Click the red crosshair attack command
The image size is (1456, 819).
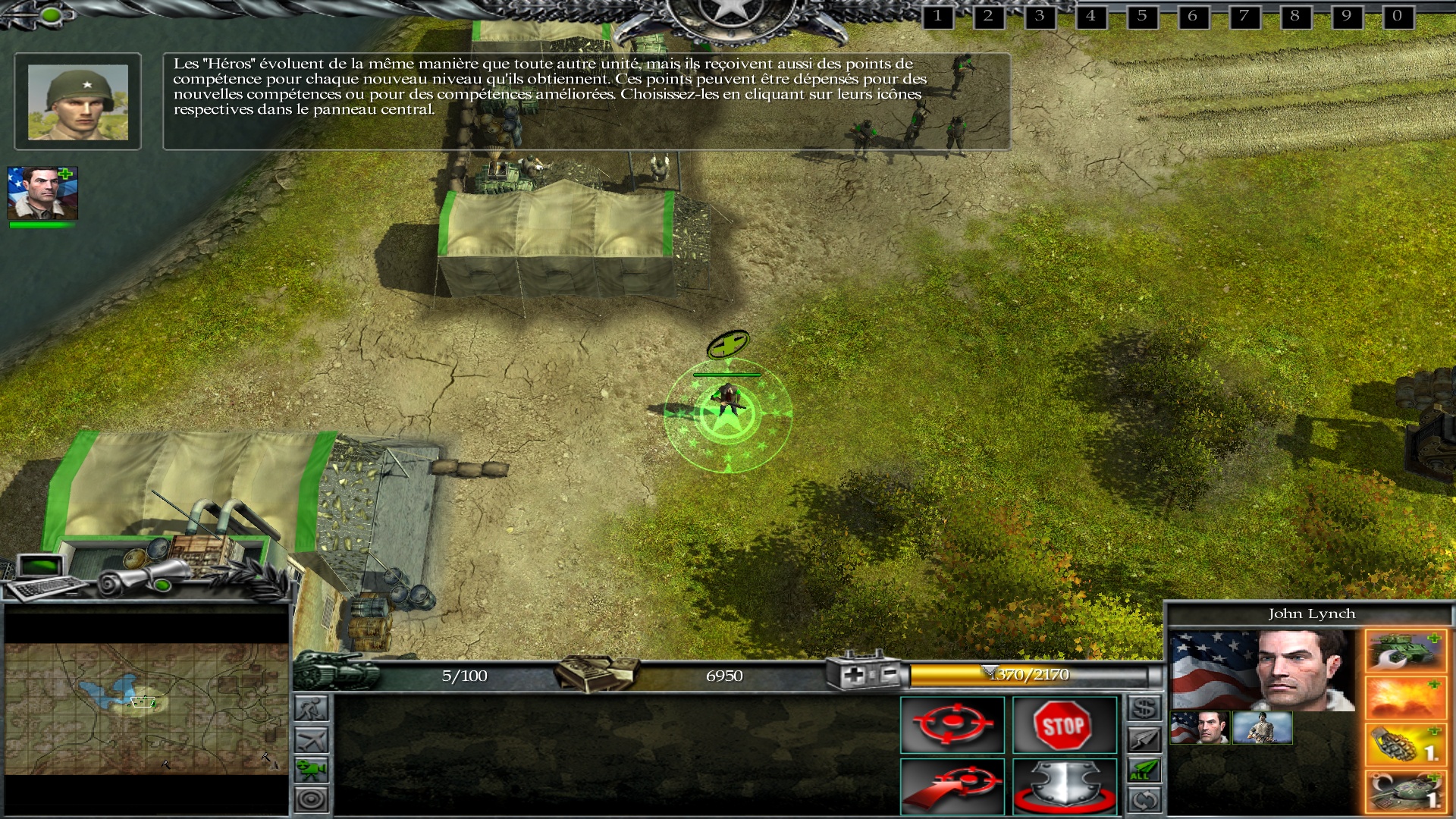[x=952, y=724]
